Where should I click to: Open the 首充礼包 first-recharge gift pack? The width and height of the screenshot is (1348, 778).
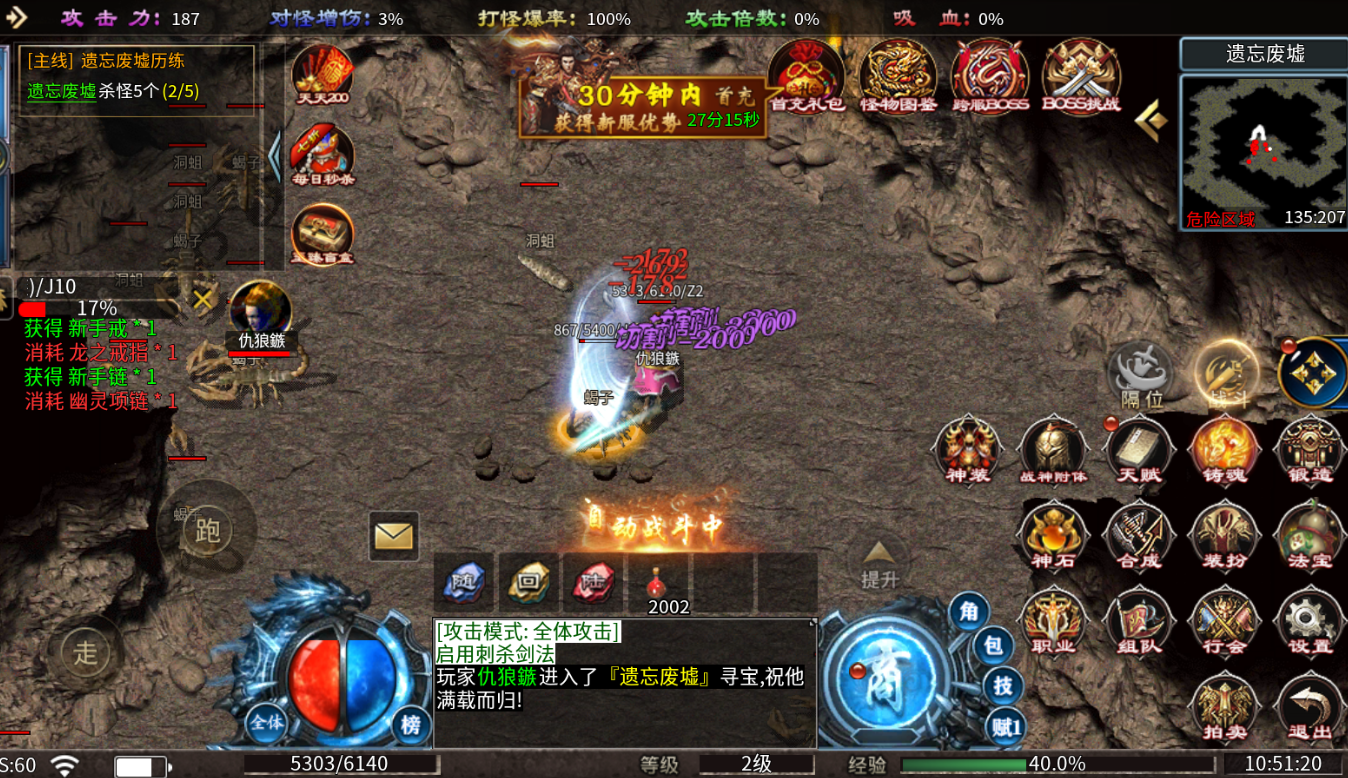pyautogui.click(x=806, y=76)
